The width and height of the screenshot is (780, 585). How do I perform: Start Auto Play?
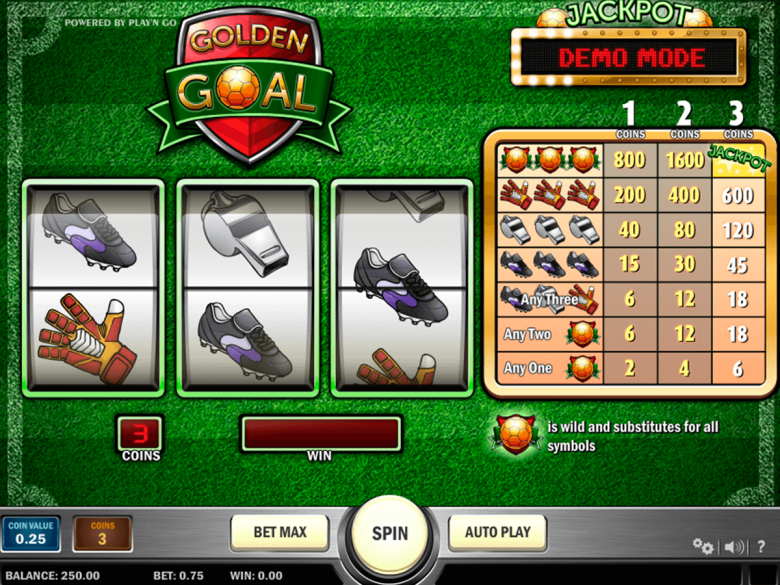click(497, 532)
